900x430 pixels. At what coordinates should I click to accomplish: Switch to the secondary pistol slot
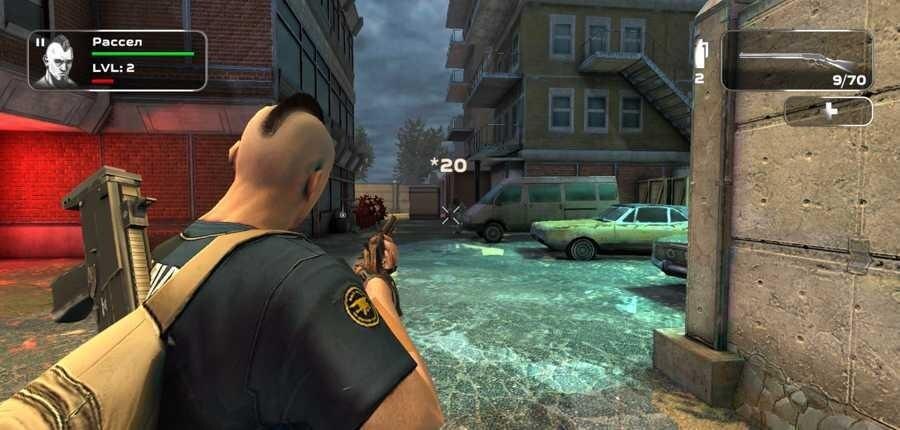[828, 111]
